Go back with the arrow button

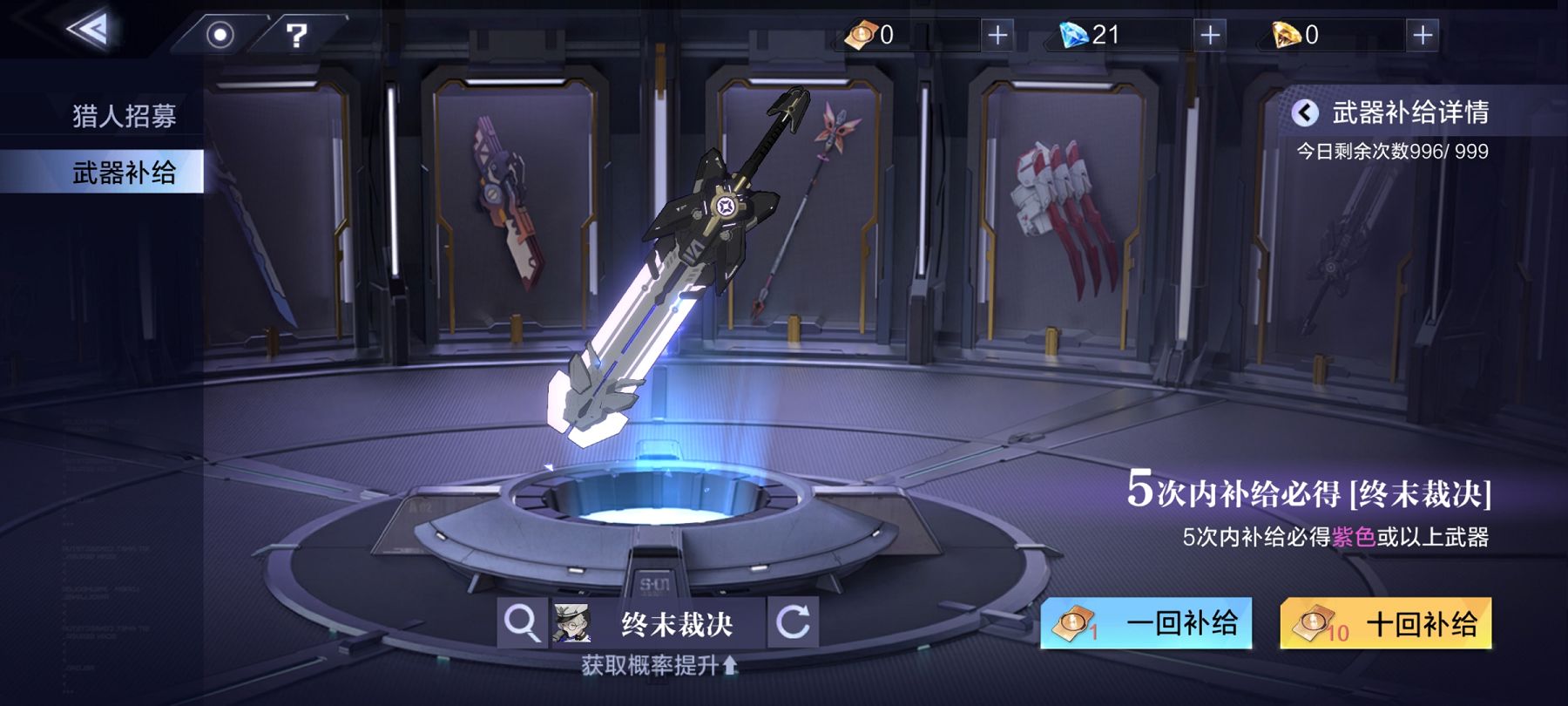tap(89, 31)
